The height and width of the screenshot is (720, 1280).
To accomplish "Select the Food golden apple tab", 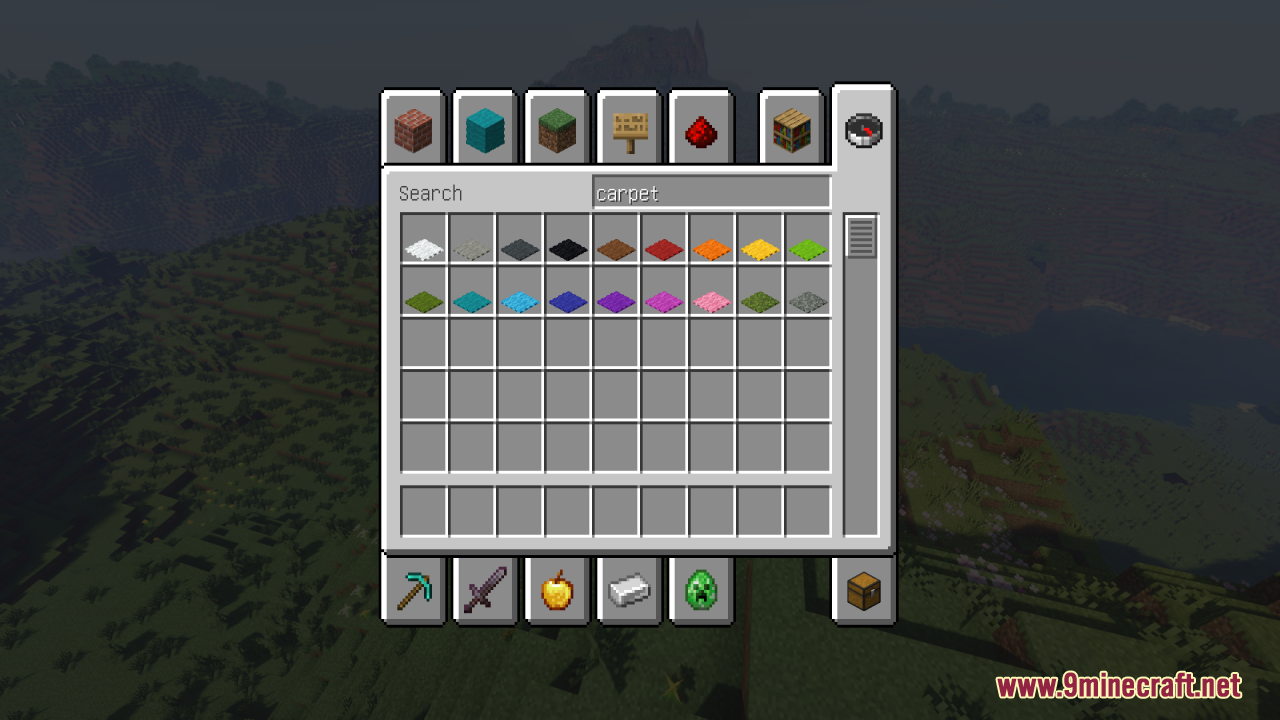I will point(557,591).
